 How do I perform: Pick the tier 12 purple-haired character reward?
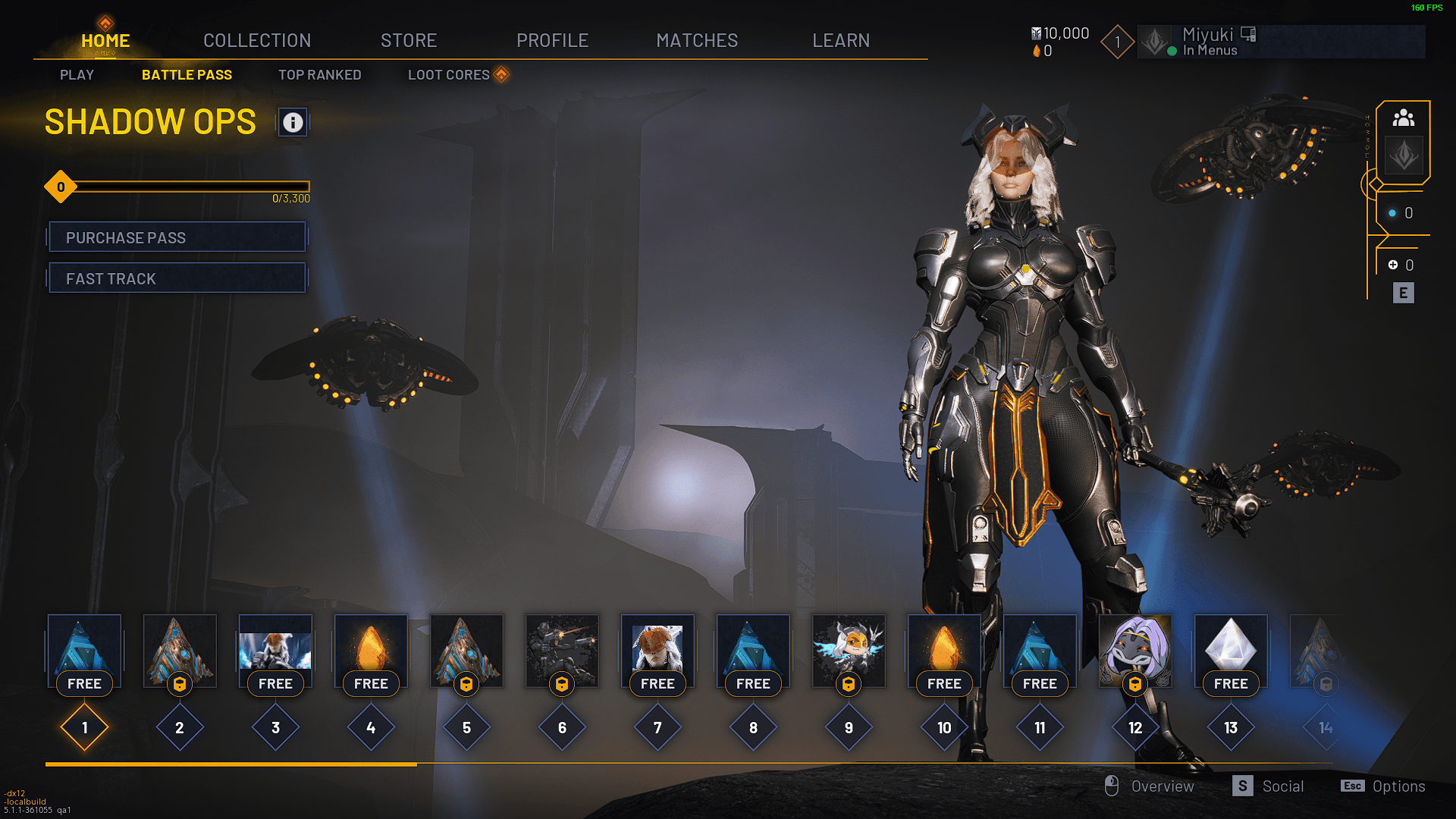(1135, 650)
